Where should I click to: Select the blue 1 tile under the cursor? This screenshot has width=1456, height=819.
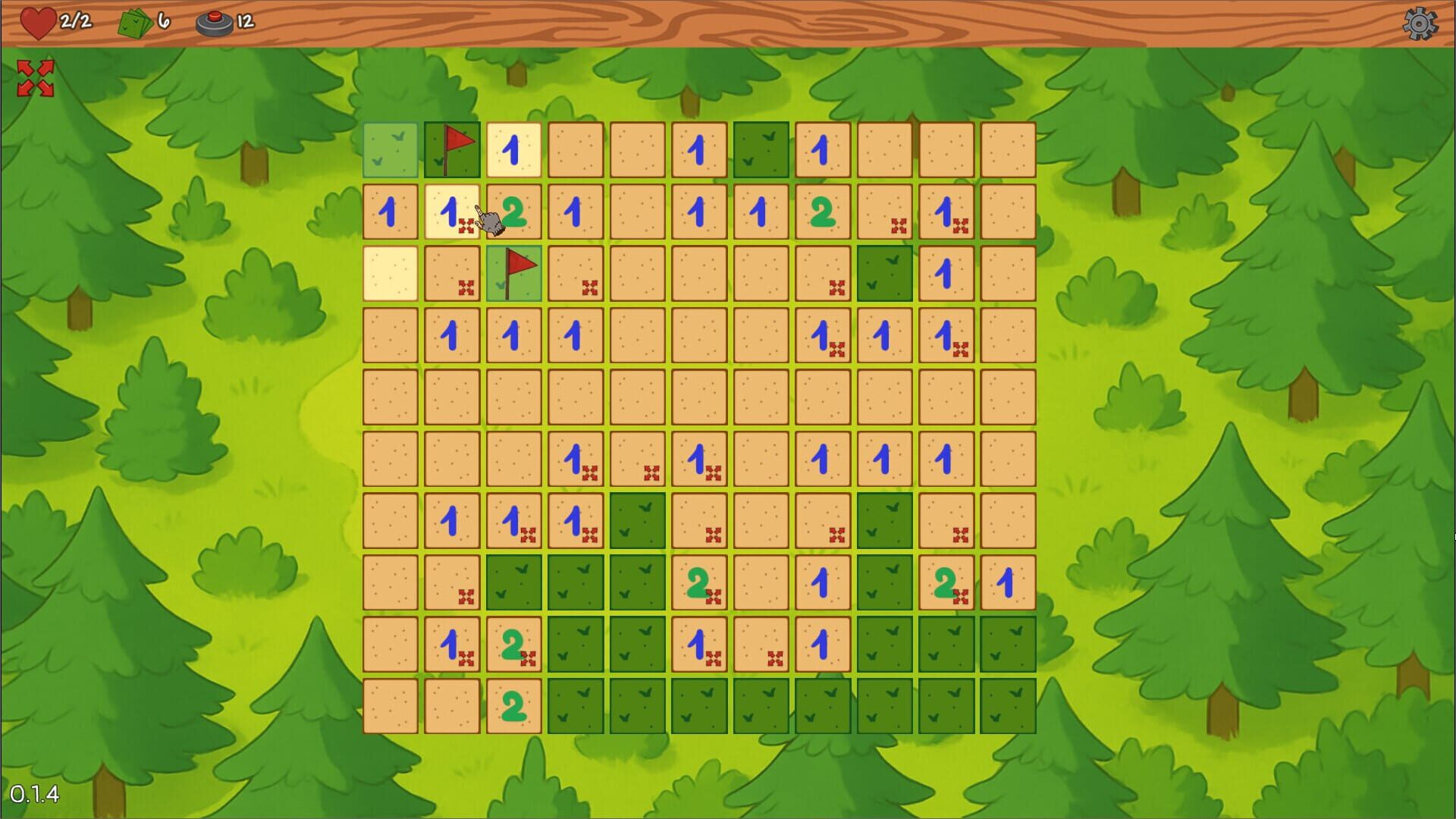pyautogui.click(x=451, y=212)
